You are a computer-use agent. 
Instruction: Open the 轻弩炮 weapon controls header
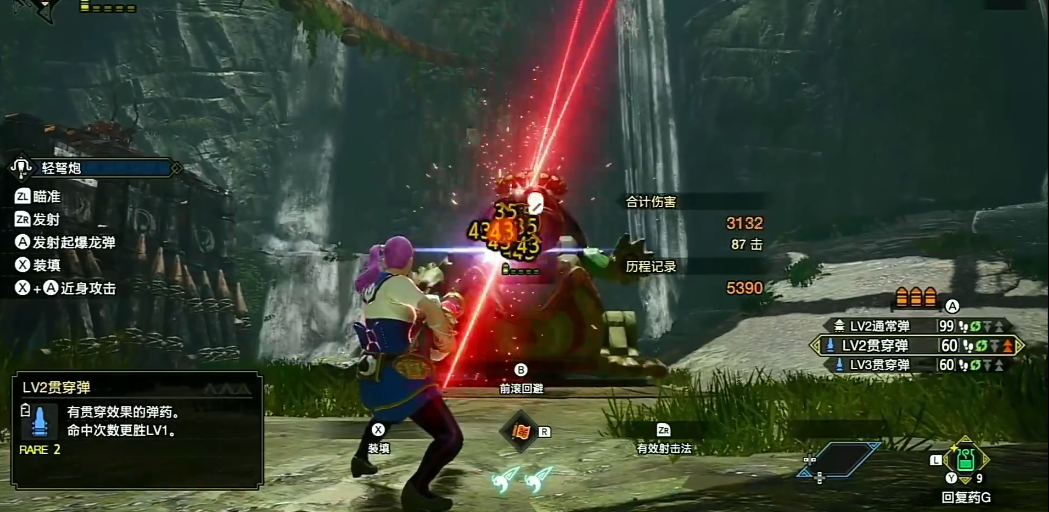(95, 168)
